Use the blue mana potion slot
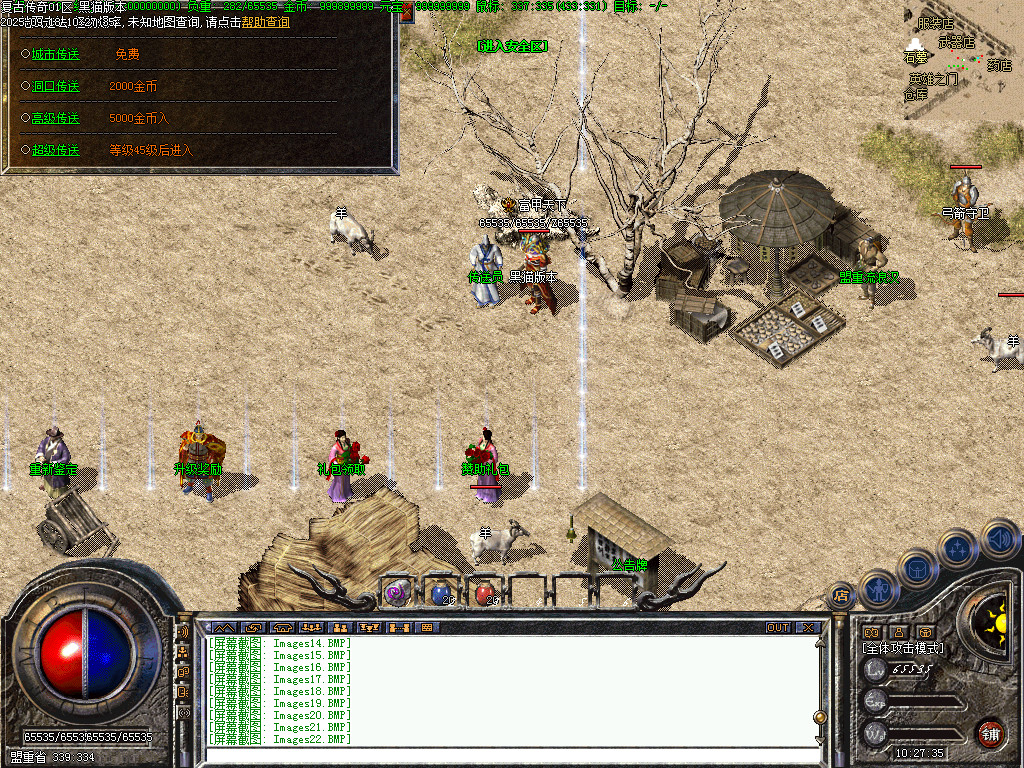1024x768 pixels. pyautogui.click(x=439, y=592)
